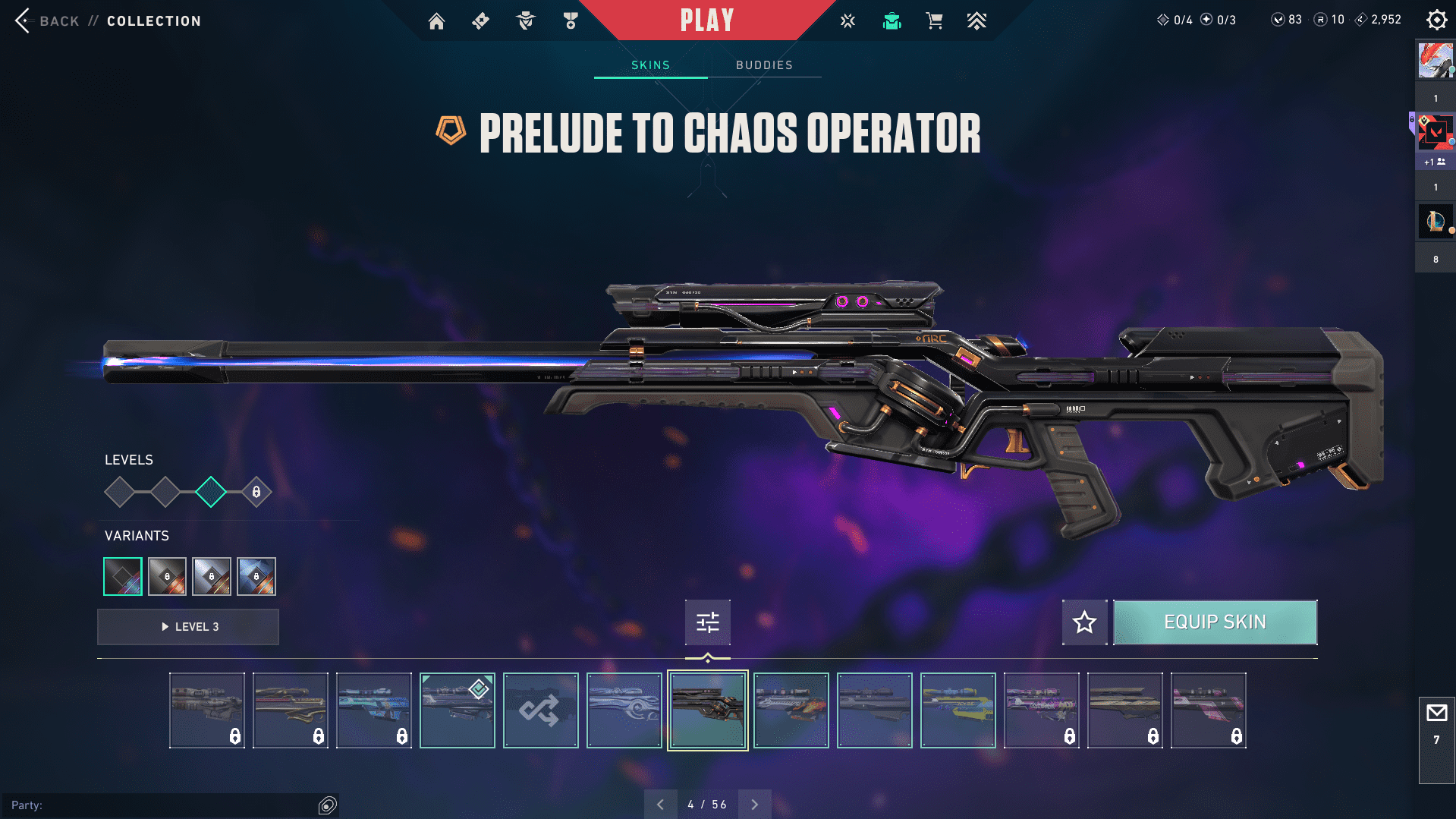Select the Skins tab
Screen dimensions: 1456x819
[650, 65]
